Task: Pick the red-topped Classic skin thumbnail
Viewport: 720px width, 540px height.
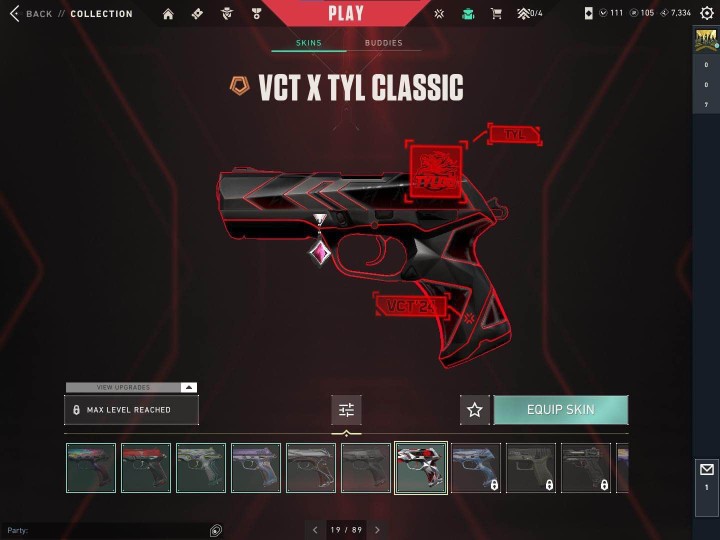Action: point(146,468)
